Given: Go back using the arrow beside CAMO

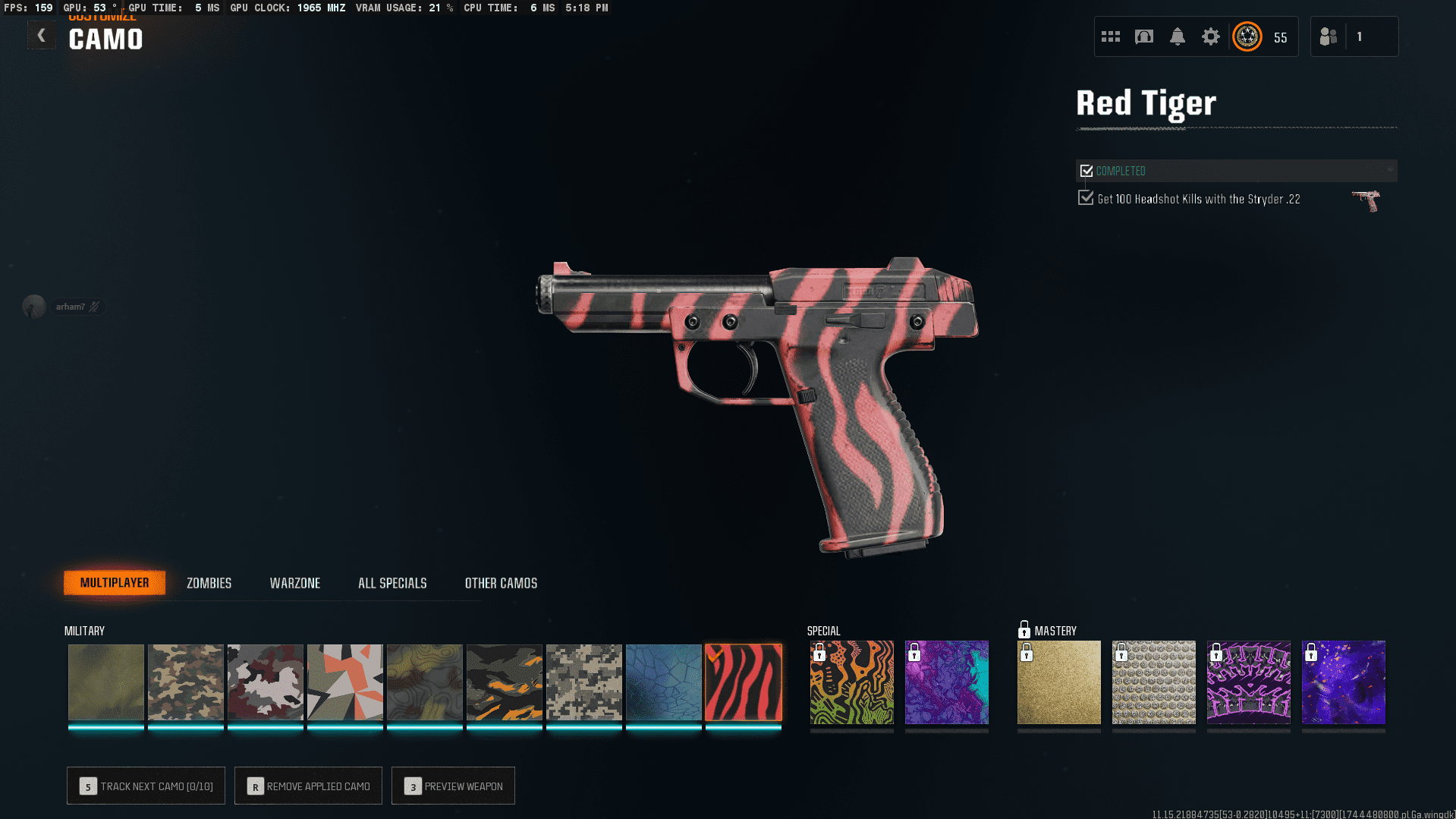Looking at the screenshot, I should tap(41, 36).
